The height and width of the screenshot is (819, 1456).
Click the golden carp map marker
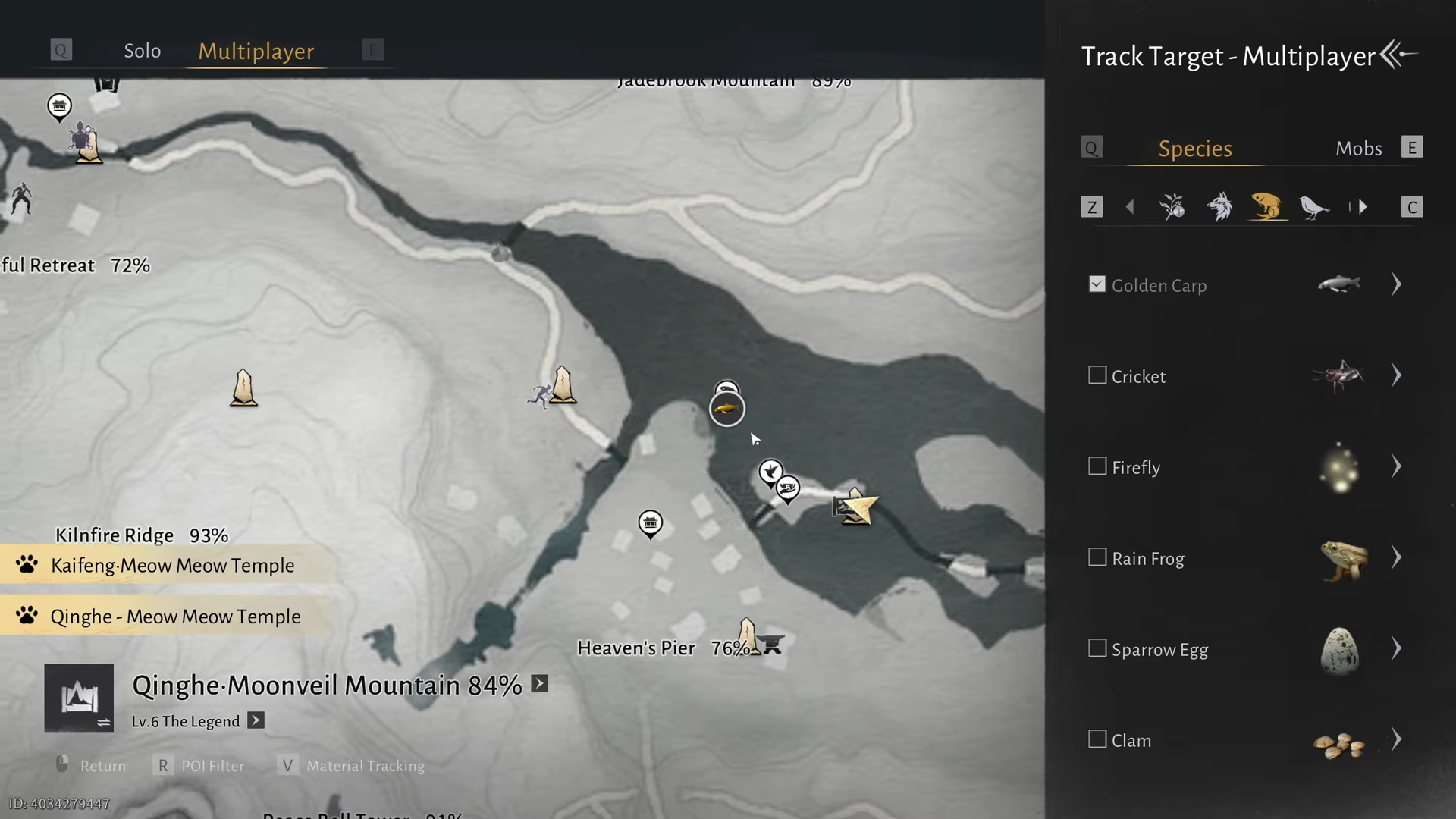tap(726, 409)
